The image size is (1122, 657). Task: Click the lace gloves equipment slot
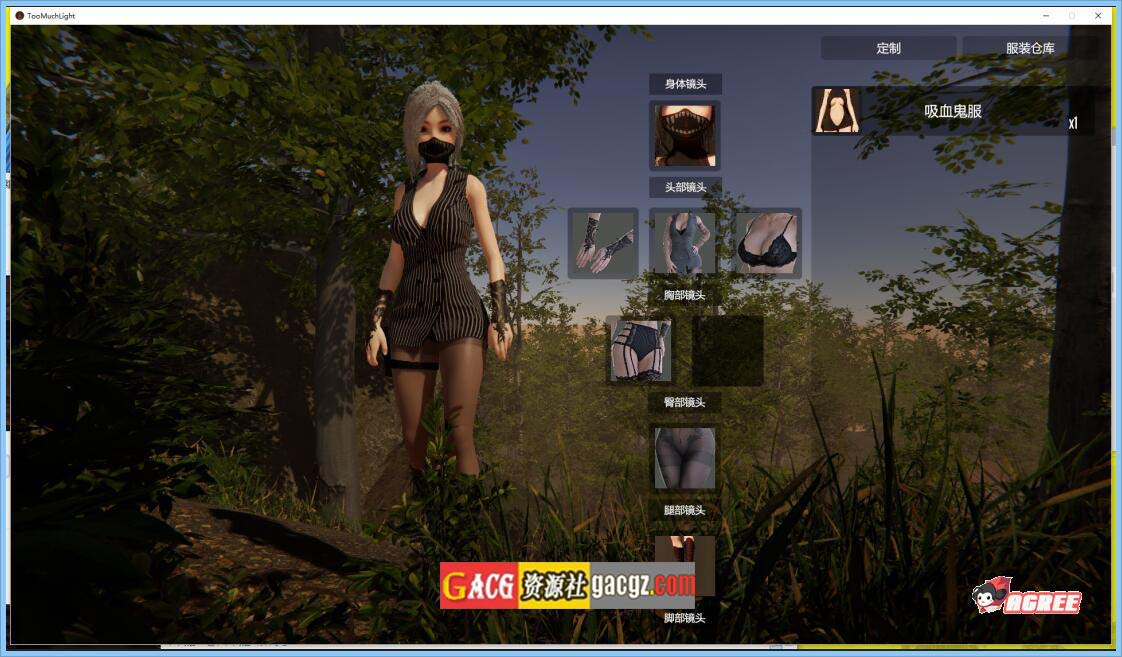[603, 243]
